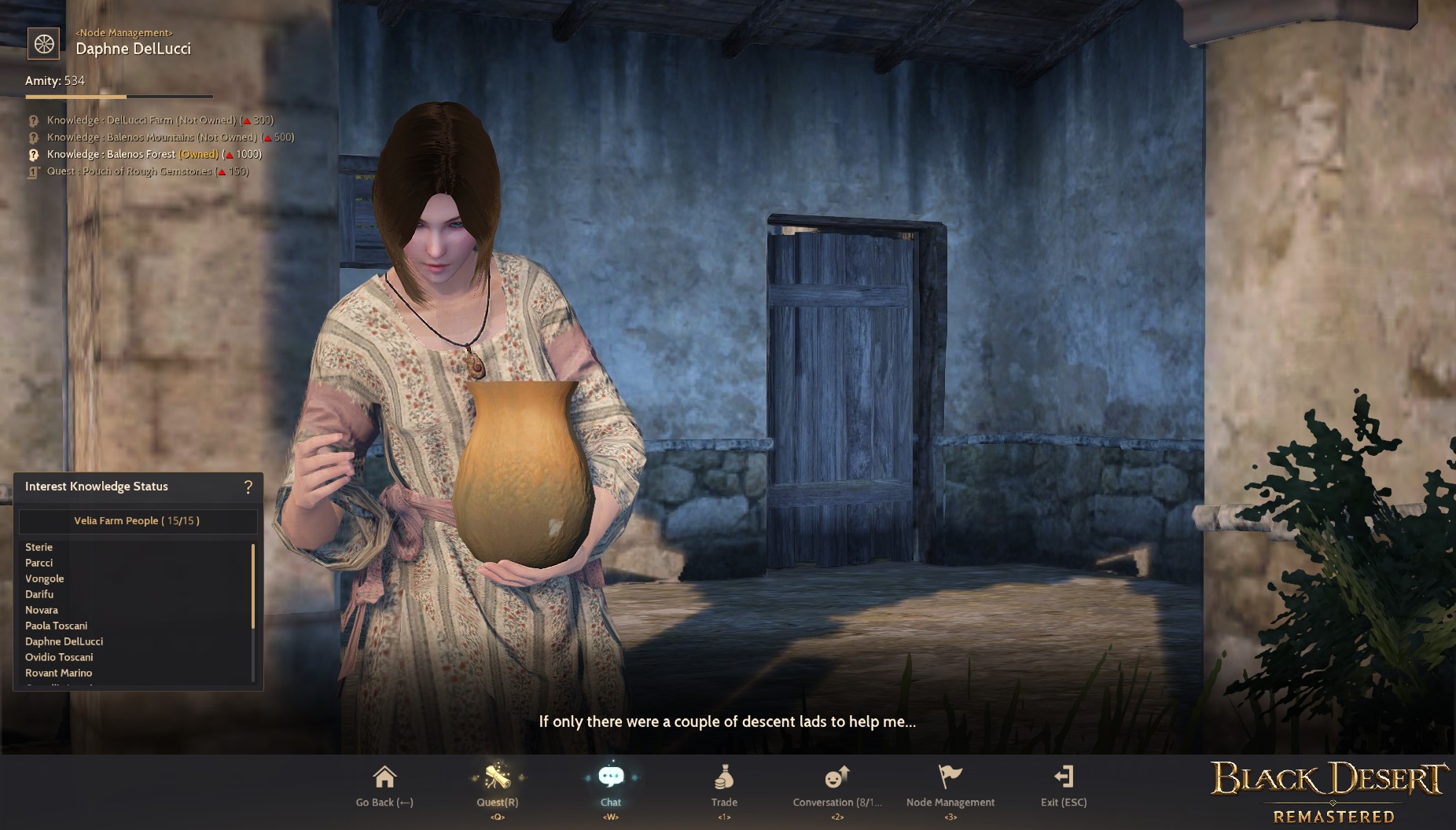Select Paola Toscani in the knowledge list
Screen dimensions: 1456x830
click(56, 626)
